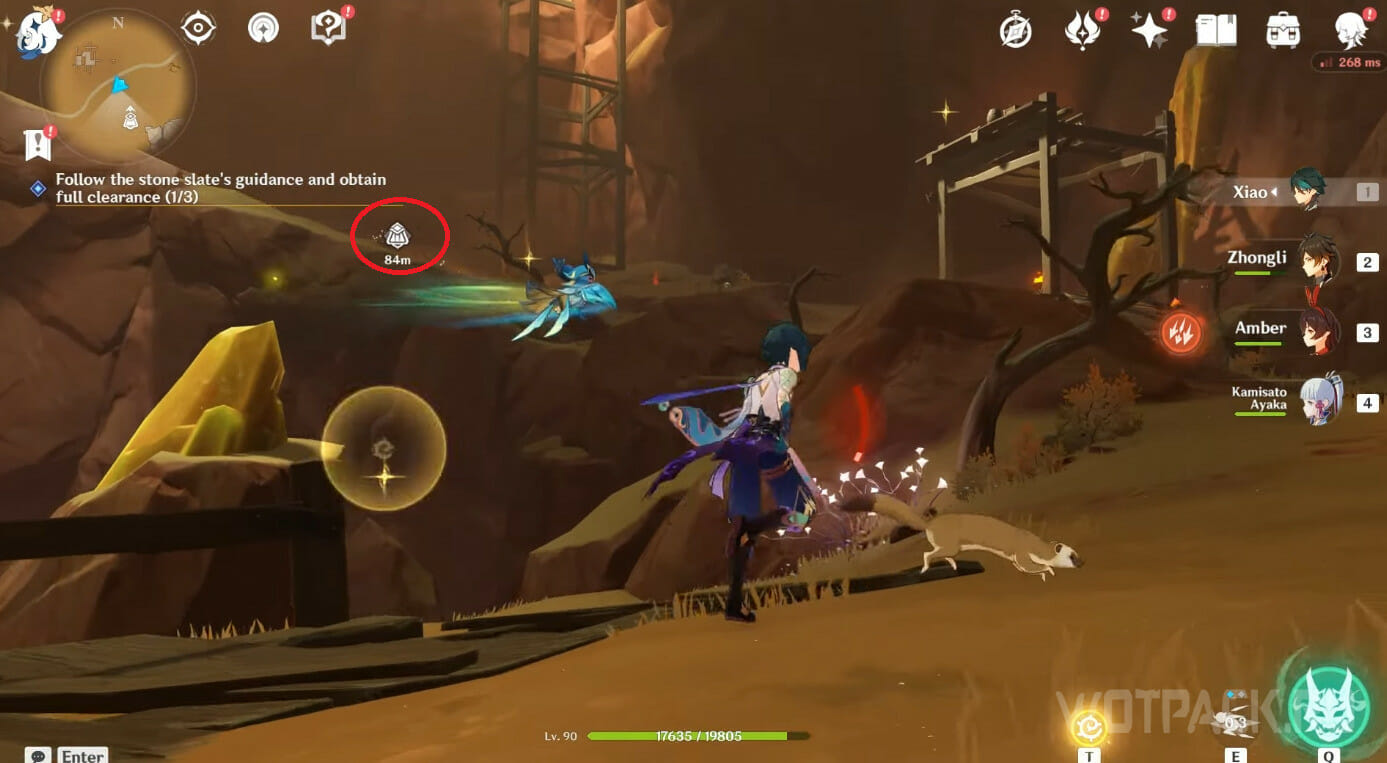Open the wish star icon
This screenshot has width=1387, height=763.
coord(1149,31)
